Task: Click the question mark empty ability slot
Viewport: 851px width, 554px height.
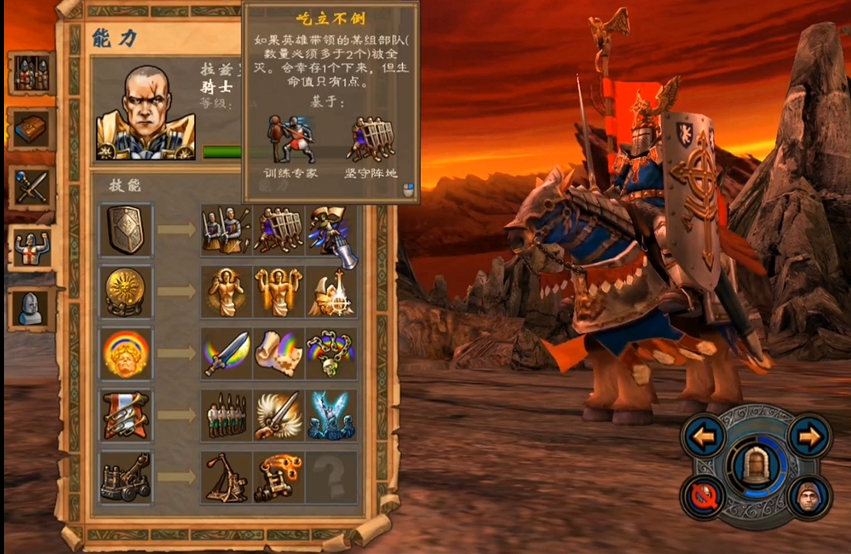Action: [330, 477]
